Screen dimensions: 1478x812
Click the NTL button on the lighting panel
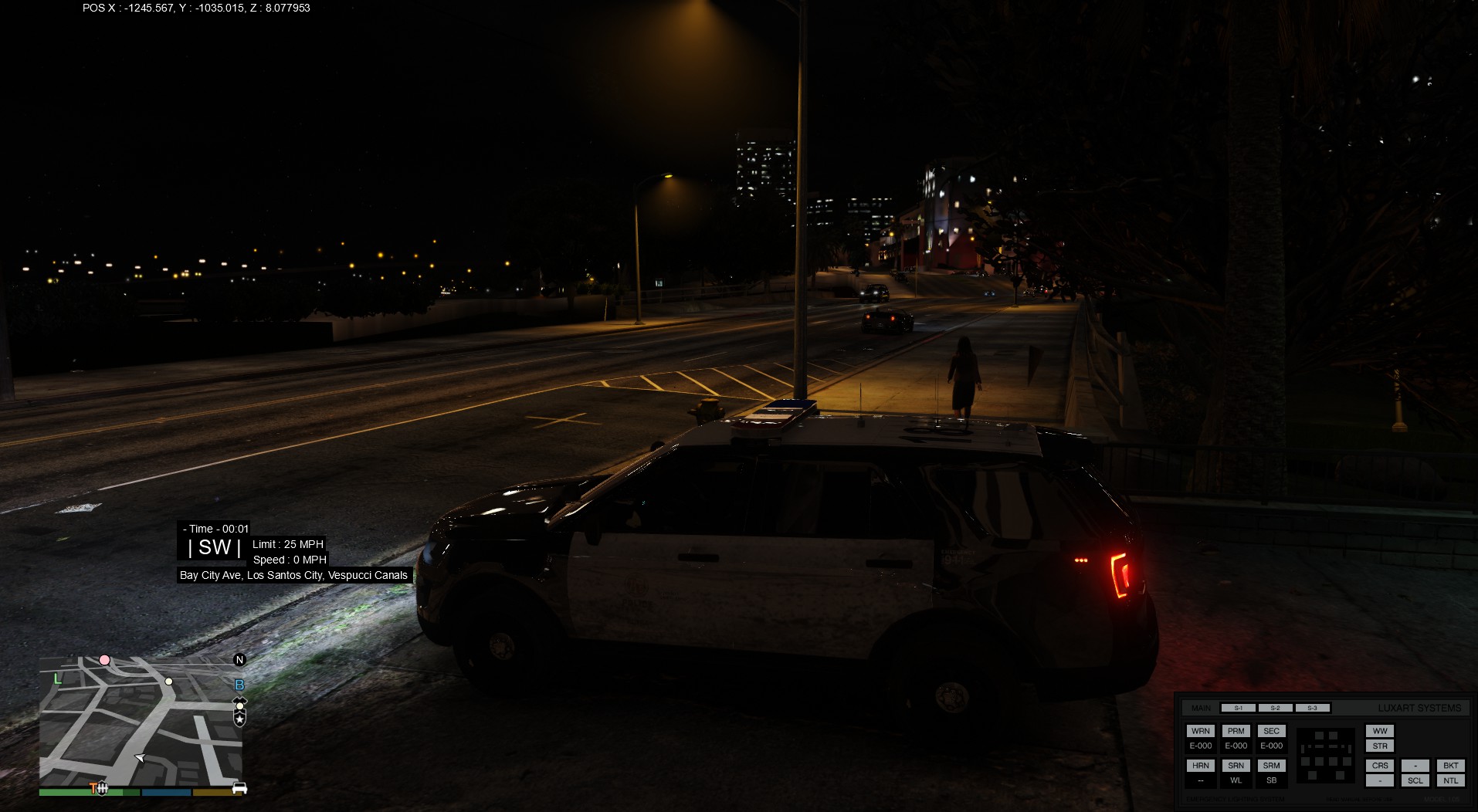click(x=1450, y=780)
